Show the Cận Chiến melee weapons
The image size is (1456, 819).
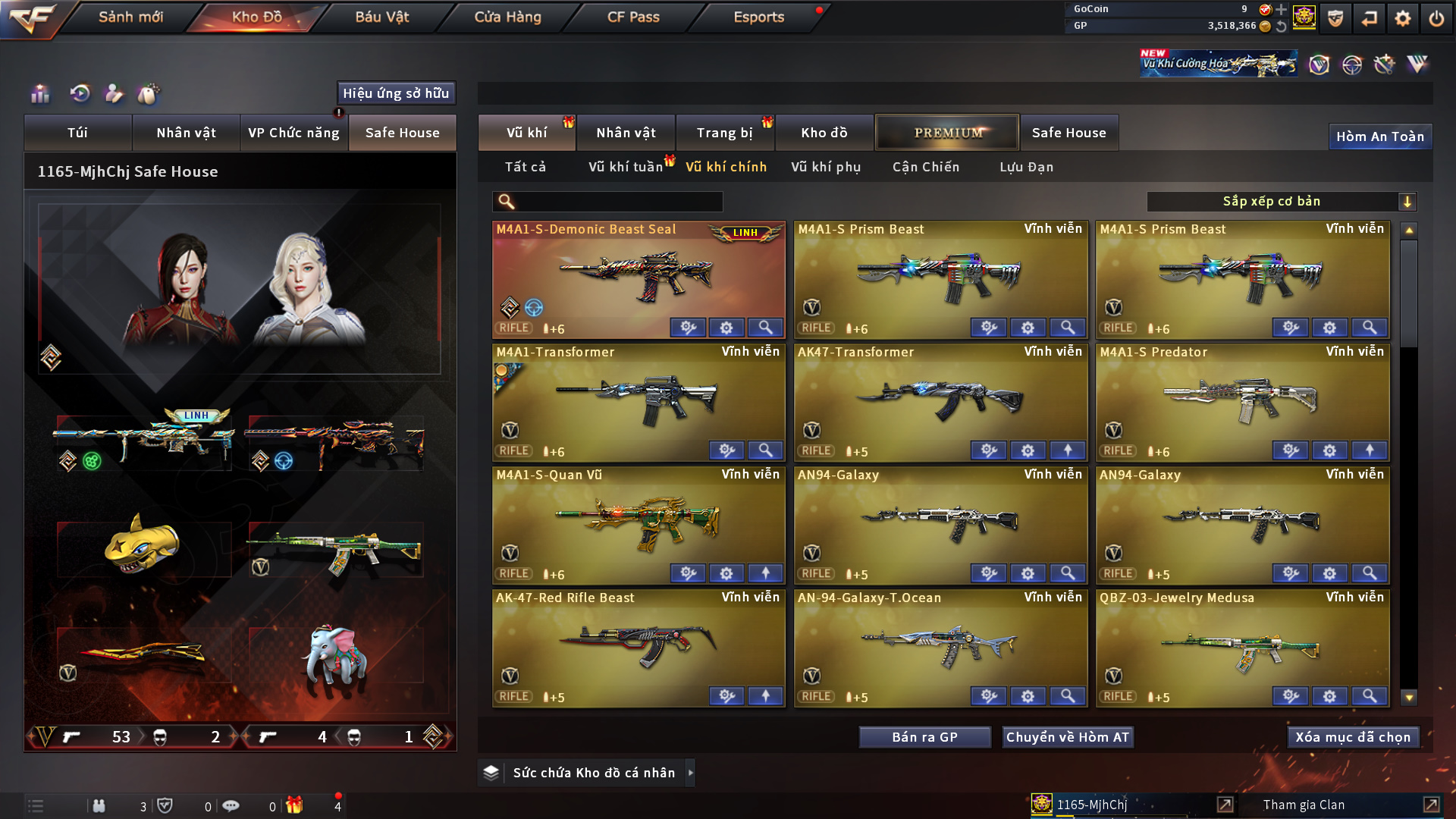coord(926,167)
